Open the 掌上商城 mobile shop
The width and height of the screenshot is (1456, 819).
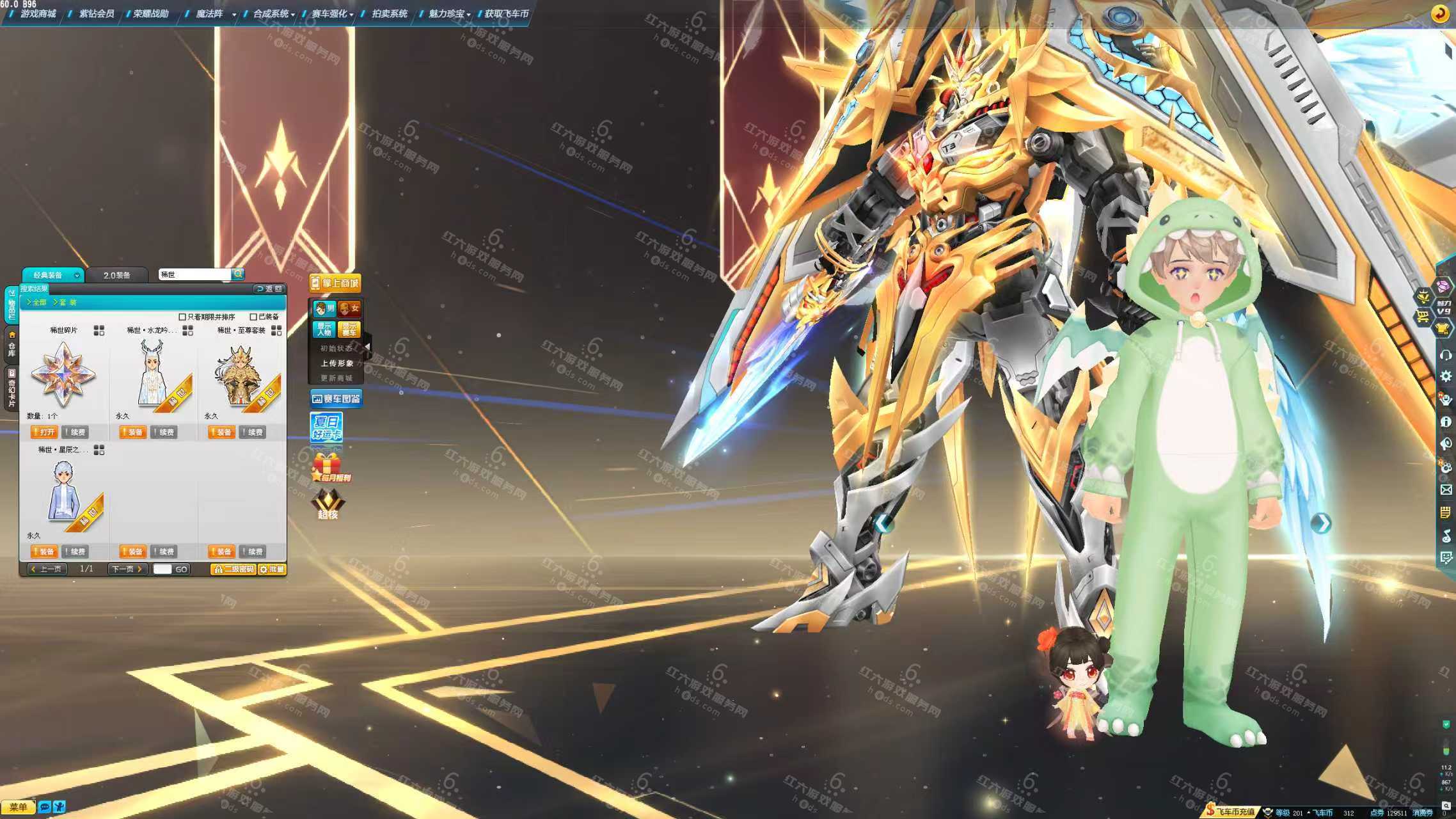tap(335, 283)
